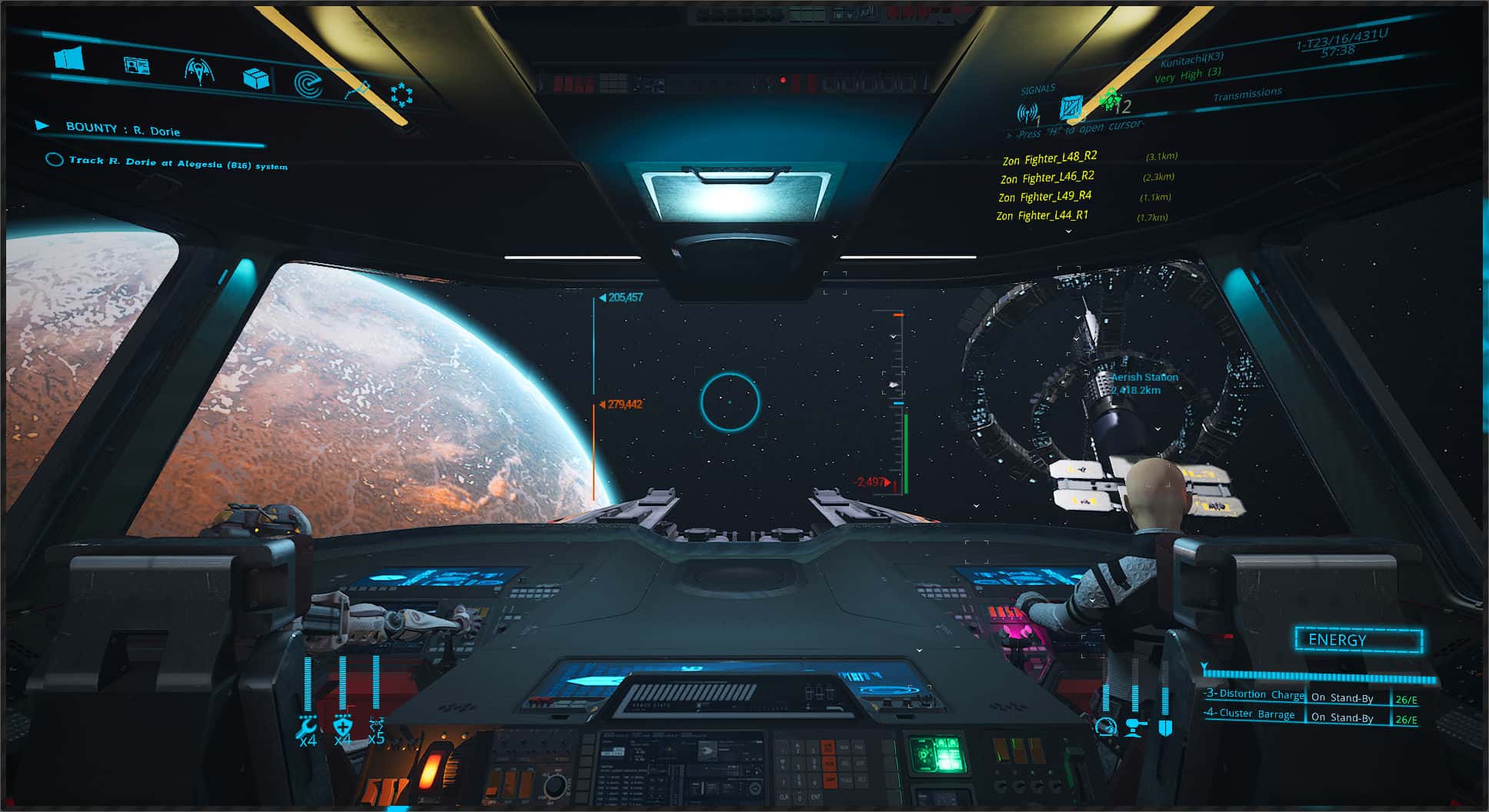This screenshot has height=812, width=1489.
Task: Select the radar sweep icon
Action: [309, 85]
